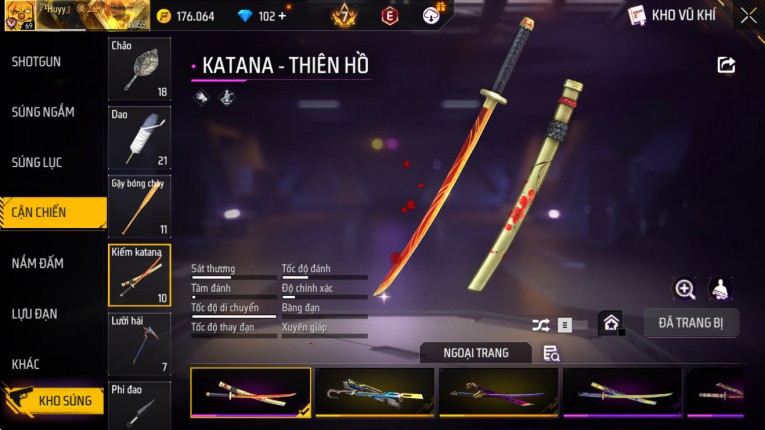Screen dimensions: 765x430
Task: Toggle the random skin shuffle icon
Action: coord(541,325)
